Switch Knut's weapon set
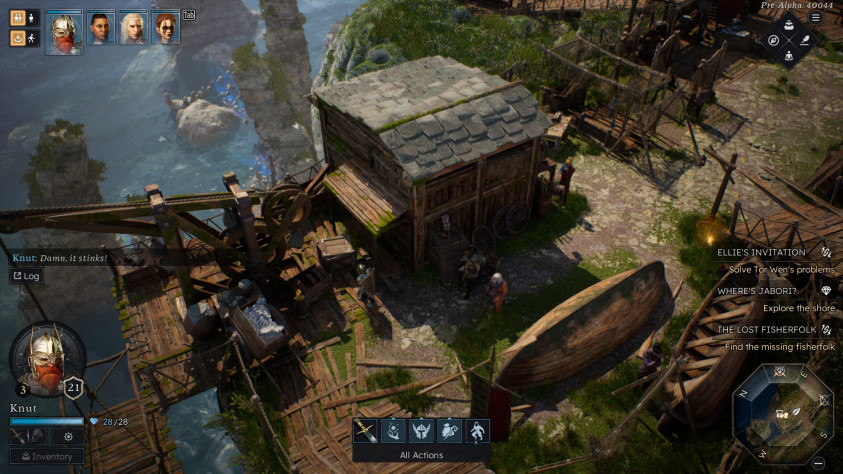The image size is (843, 474). pyautogui.click(x=27, y=436)
